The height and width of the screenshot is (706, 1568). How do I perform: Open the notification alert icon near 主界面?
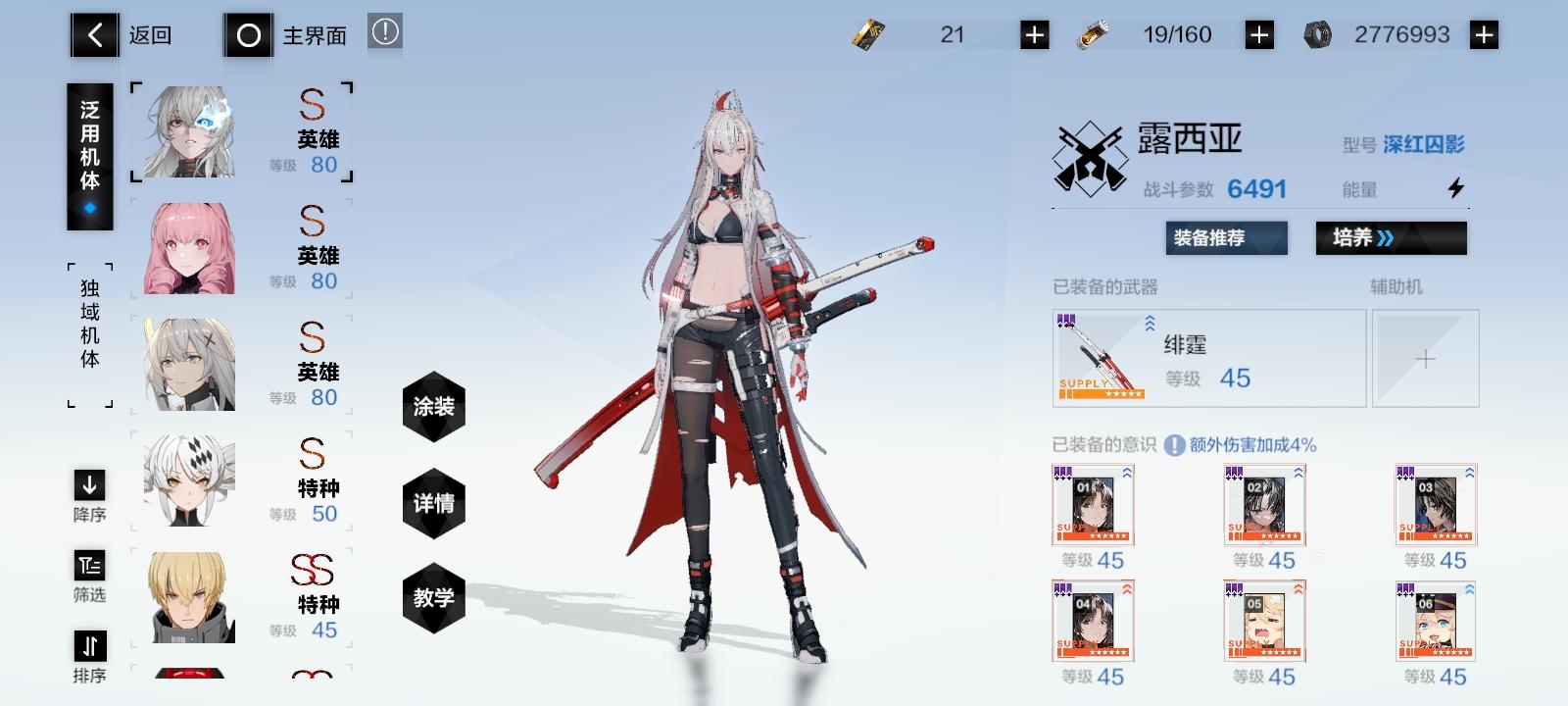click(x=385, y=31)
